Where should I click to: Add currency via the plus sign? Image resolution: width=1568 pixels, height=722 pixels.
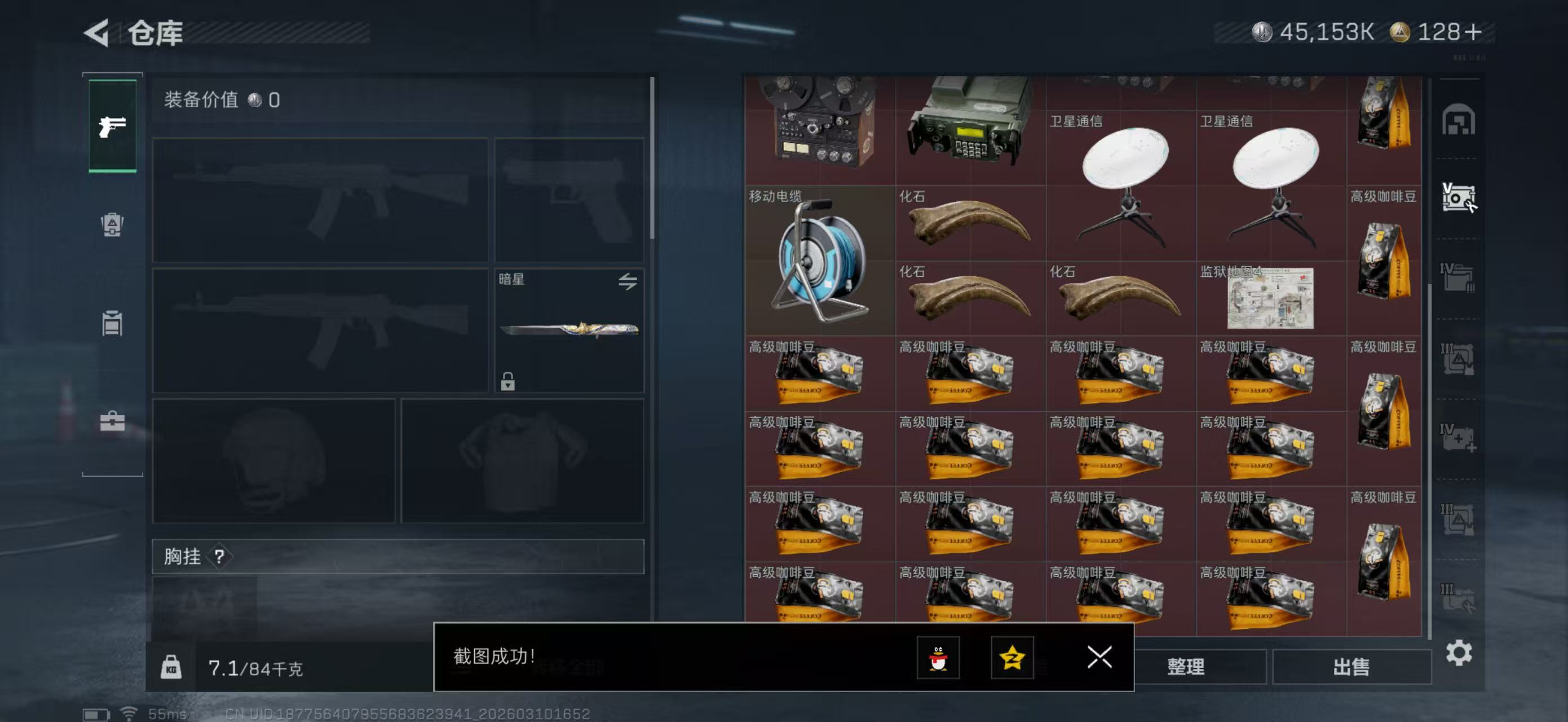(1474, 32)
